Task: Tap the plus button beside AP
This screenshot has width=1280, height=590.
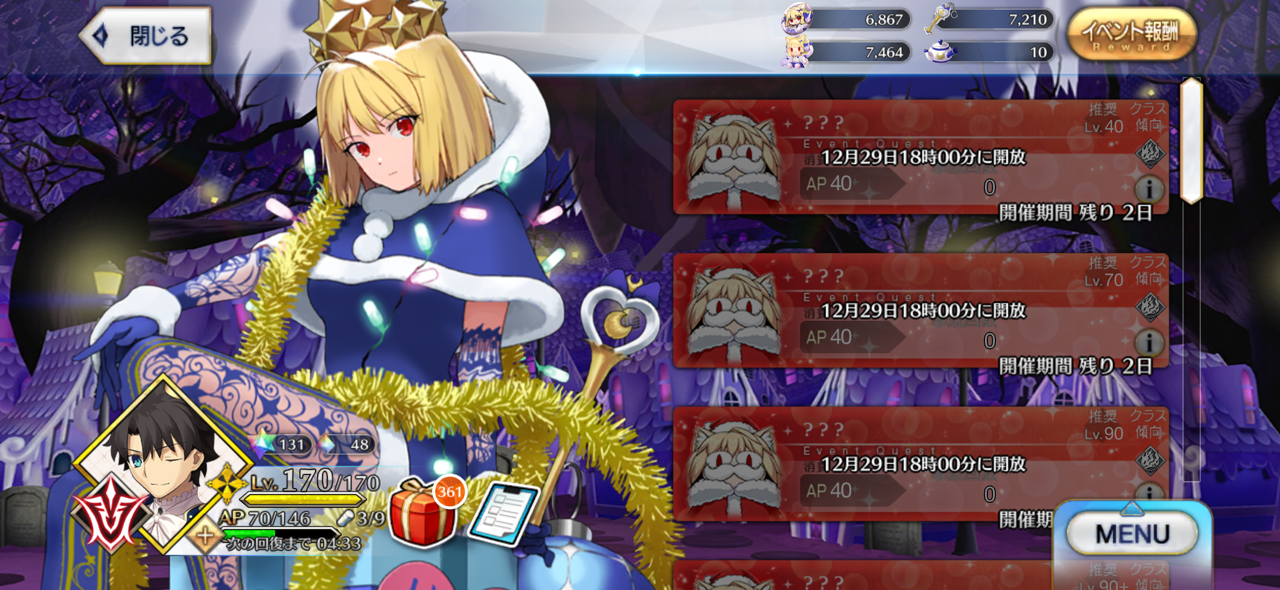Action: 204,535
